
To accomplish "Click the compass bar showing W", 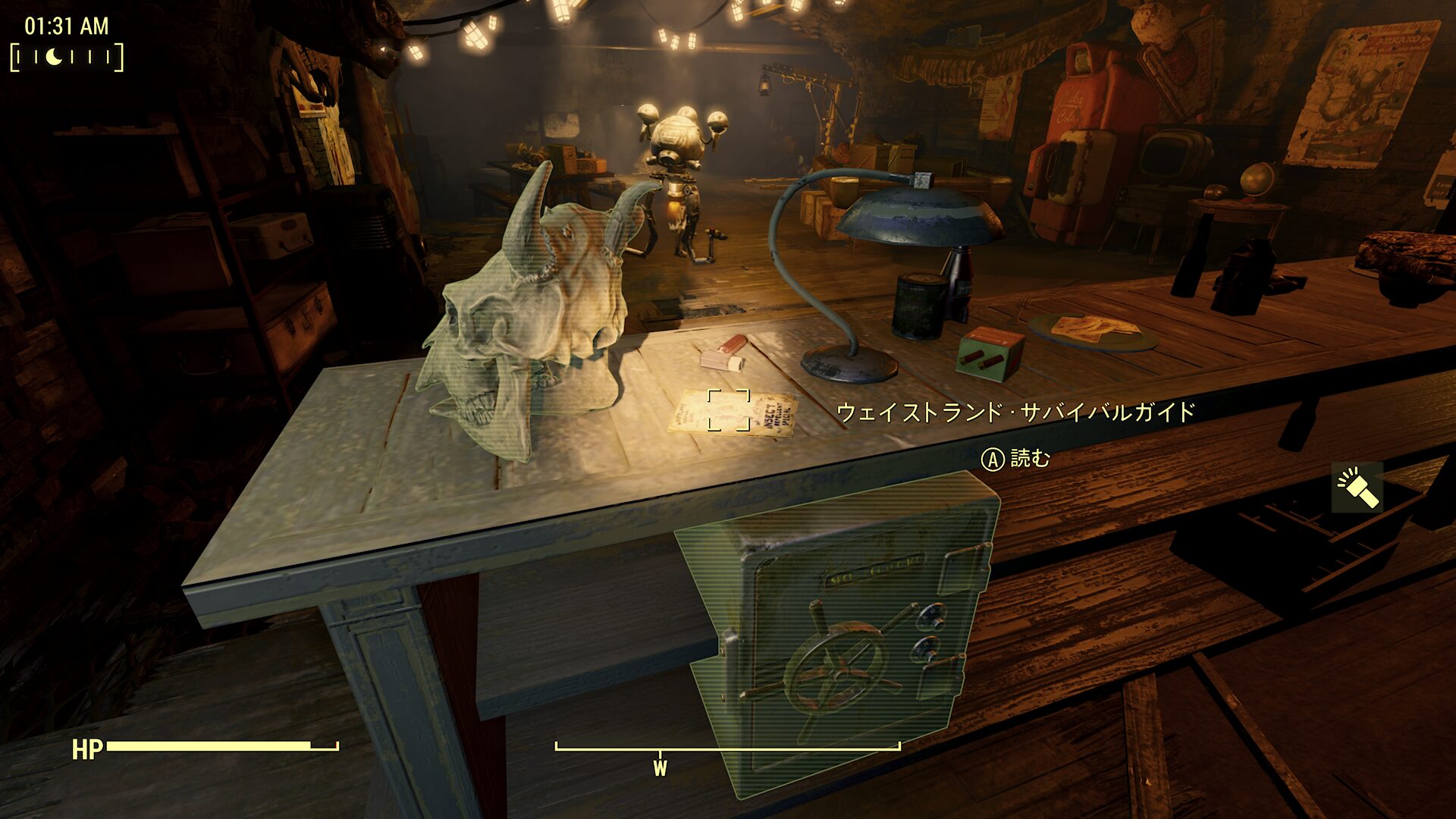I will (x=727, y=749).
